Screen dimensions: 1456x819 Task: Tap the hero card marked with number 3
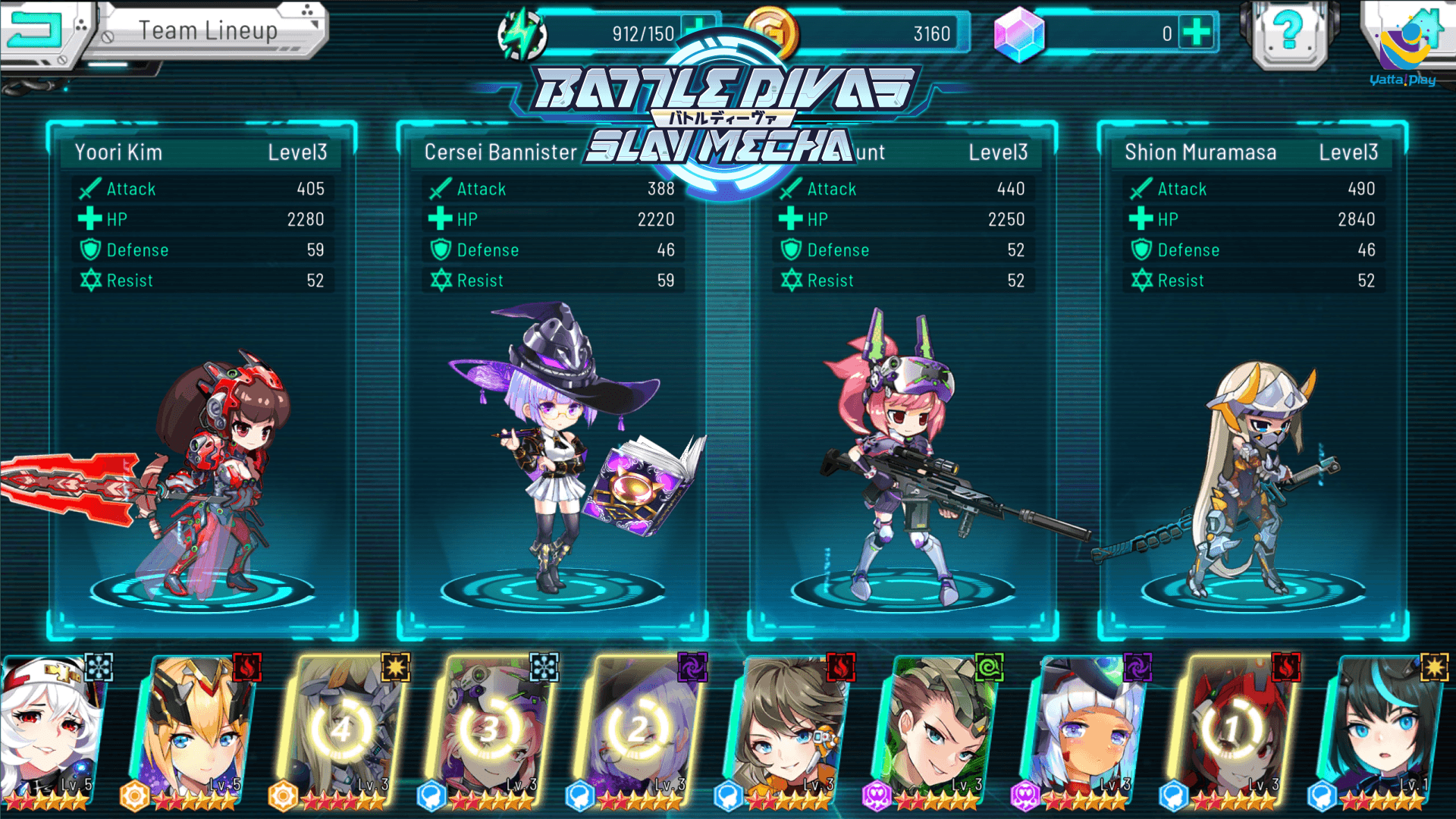491,732
